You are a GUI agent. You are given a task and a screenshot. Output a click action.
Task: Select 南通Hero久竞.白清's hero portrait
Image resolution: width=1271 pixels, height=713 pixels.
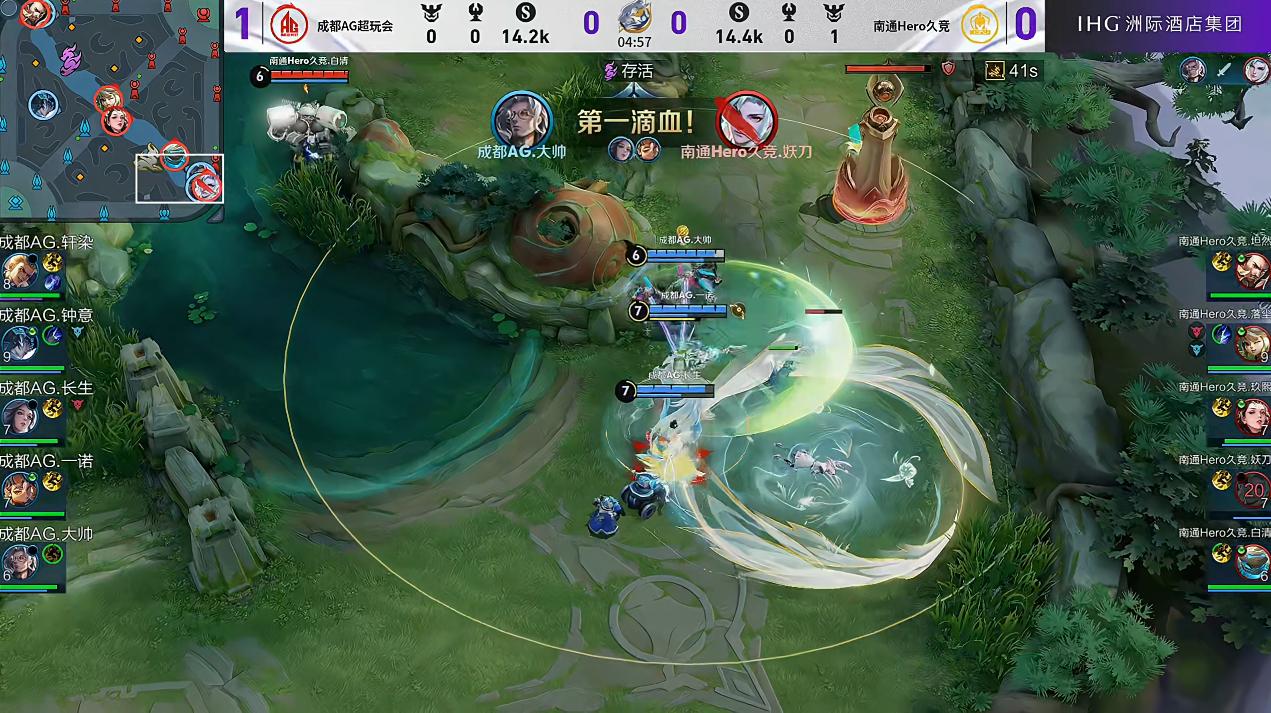(1251, 562)
